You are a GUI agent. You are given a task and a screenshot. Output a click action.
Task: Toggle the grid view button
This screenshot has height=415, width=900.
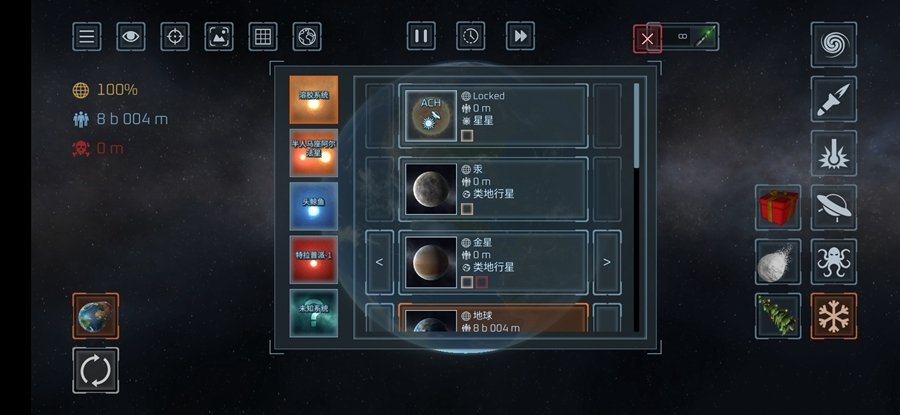pos(263,37)
